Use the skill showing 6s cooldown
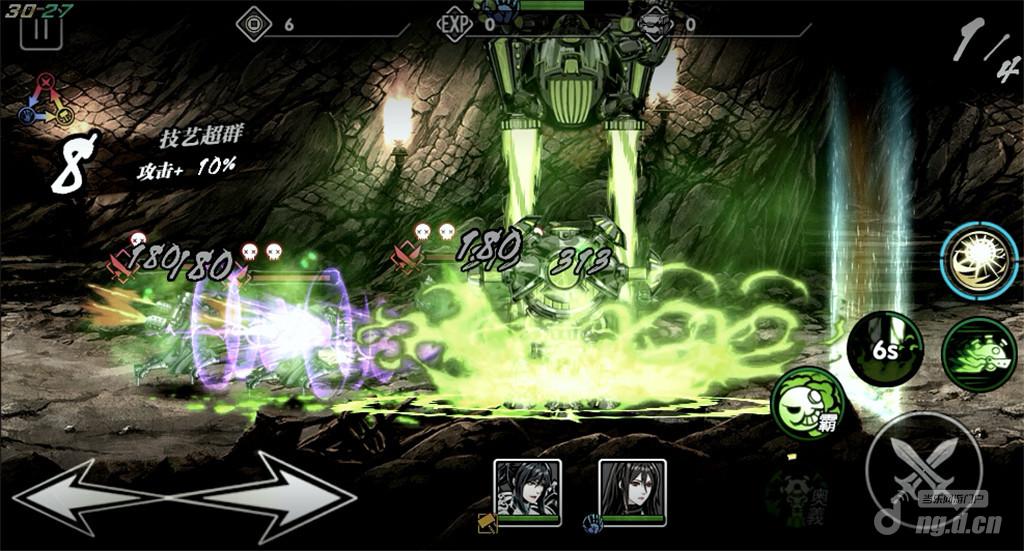This screenshot has height=551, width=1024. (x=884, y=350)
